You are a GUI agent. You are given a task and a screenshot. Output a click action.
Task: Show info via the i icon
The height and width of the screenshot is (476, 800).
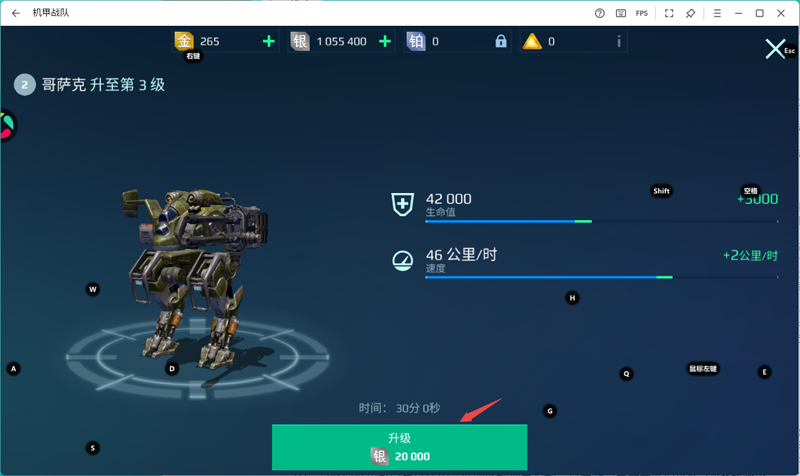[619, 41]
